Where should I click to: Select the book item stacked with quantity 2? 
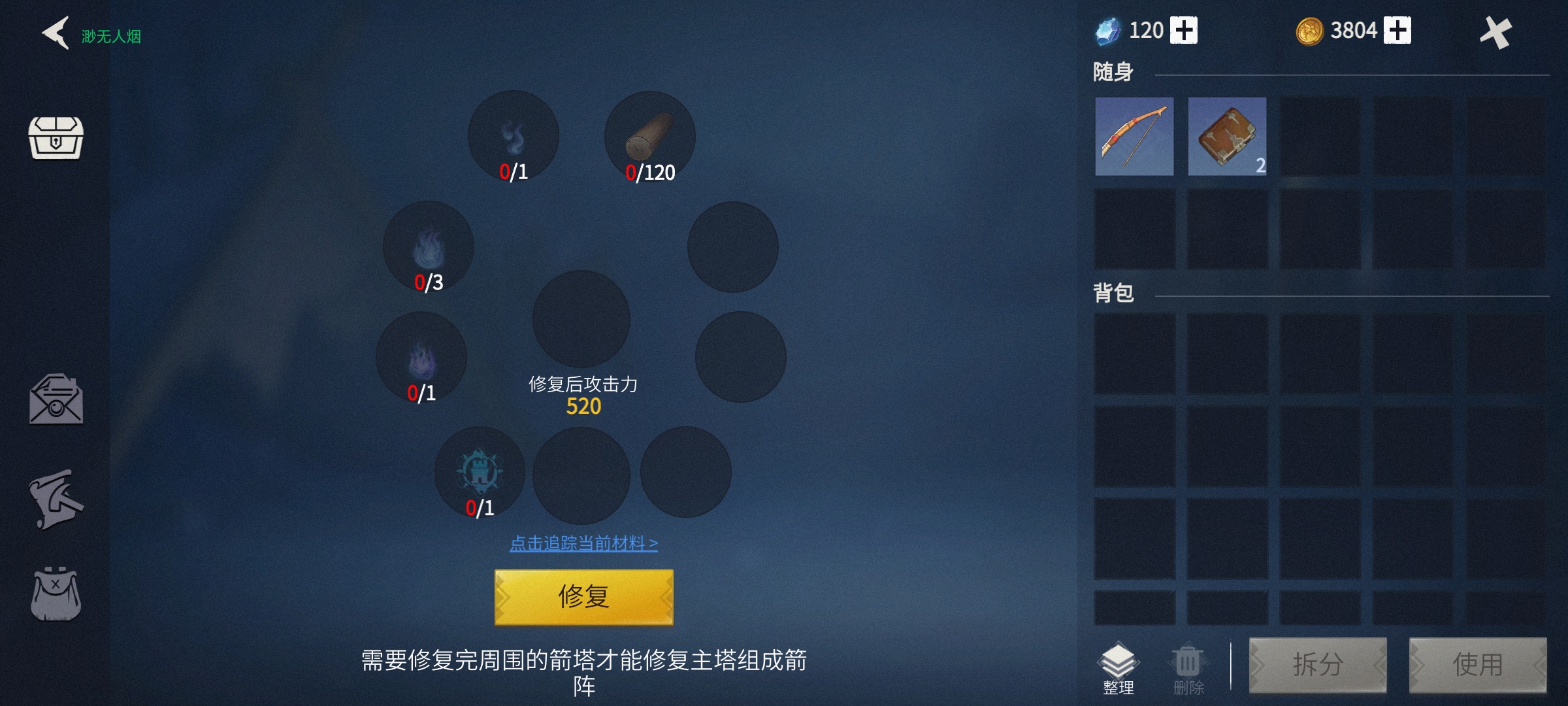click(x=1226, y=136)
